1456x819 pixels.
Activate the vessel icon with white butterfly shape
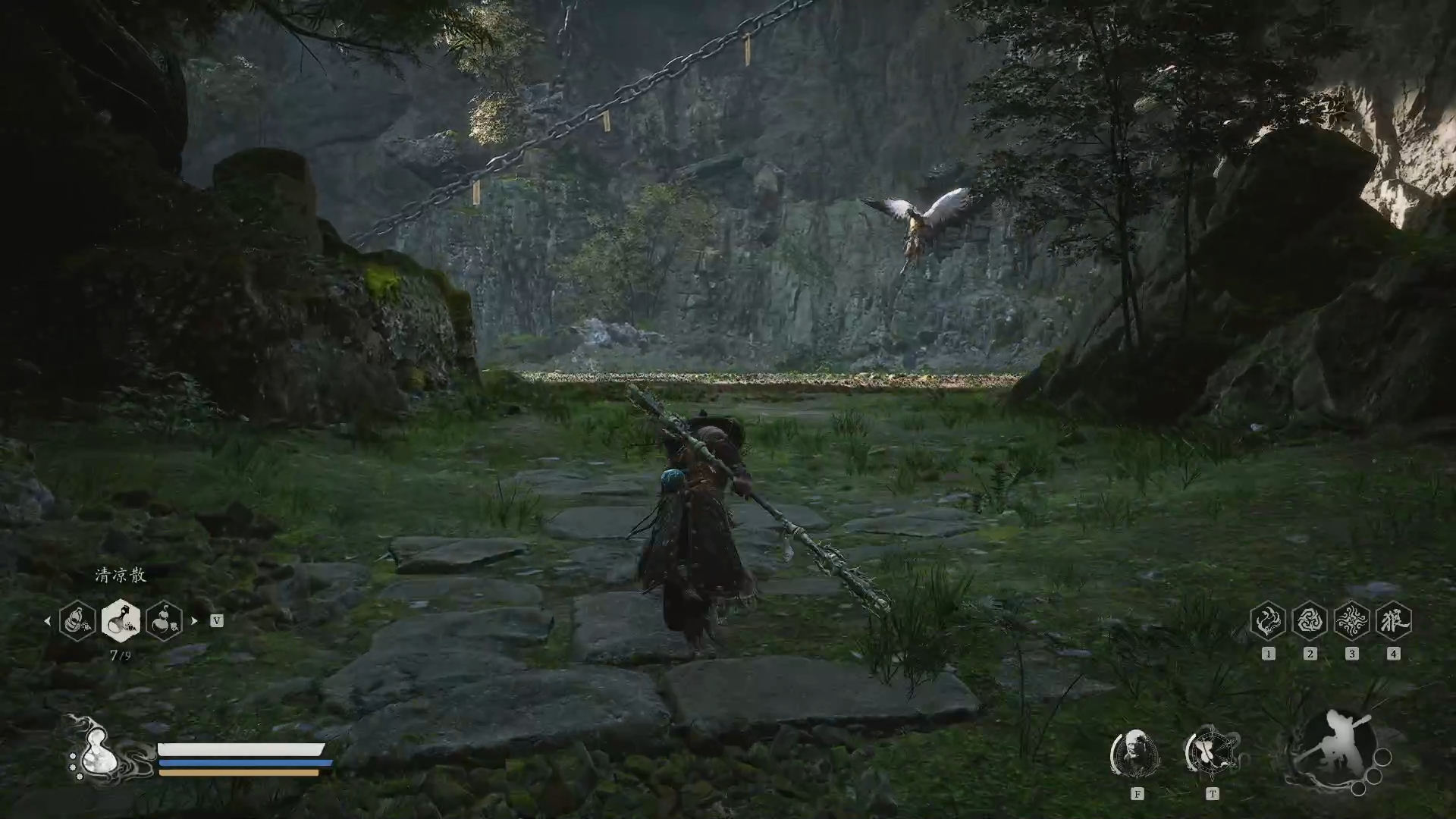coord(1211,752)
